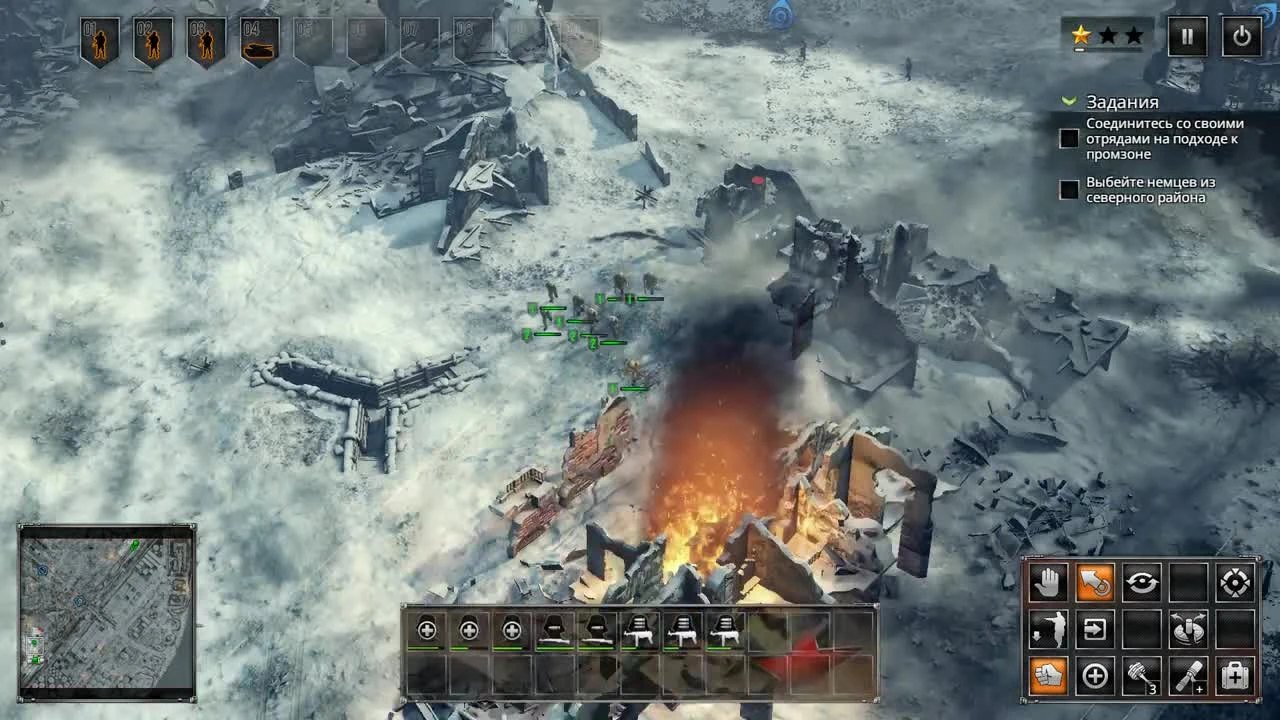
Task: Use the grenade ability showing 3 charges
Action: [x=1143, y=676]
